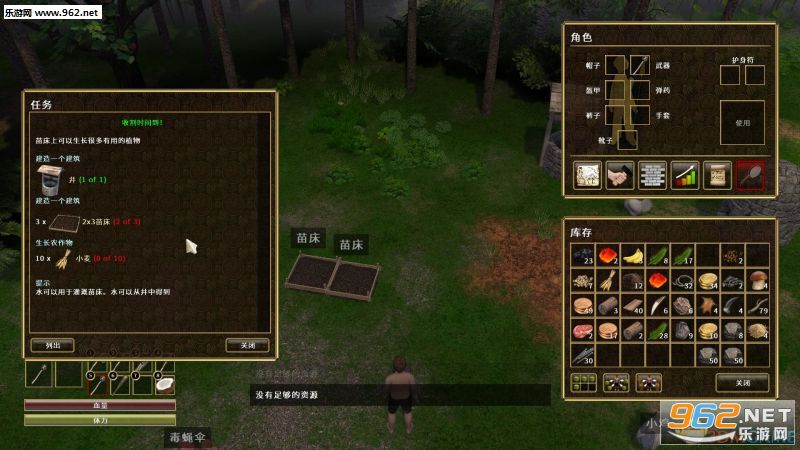The image size is (800, 450).
Task: Open the bar chart skills icon
Action: [x=684, y=174]
